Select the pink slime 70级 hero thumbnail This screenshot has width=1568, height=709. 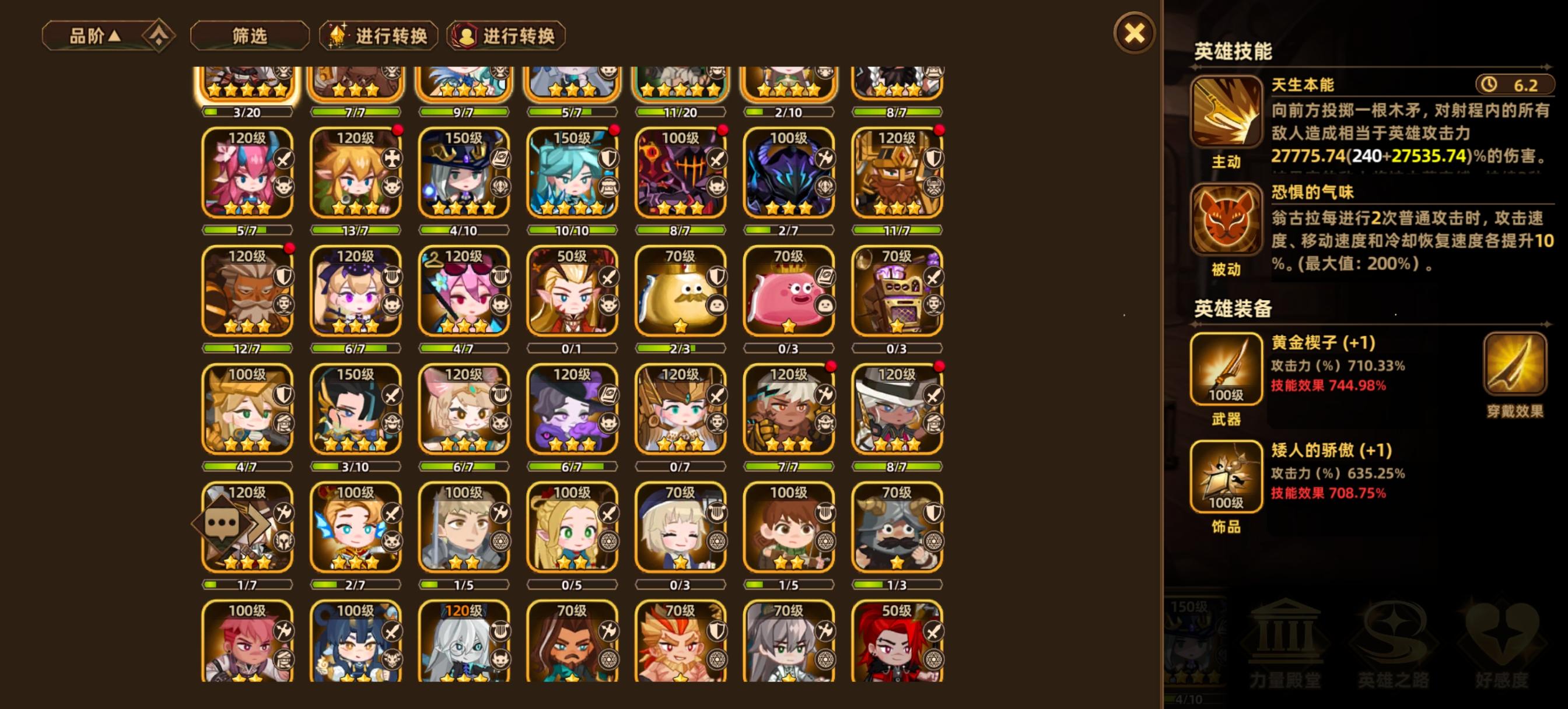coord(788,292)
